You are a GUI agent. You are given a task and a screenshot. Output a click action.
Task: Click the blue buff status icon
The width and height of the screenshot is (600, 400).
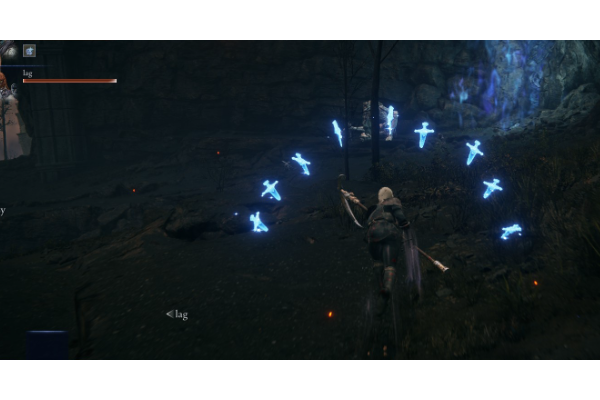(30, 50)
